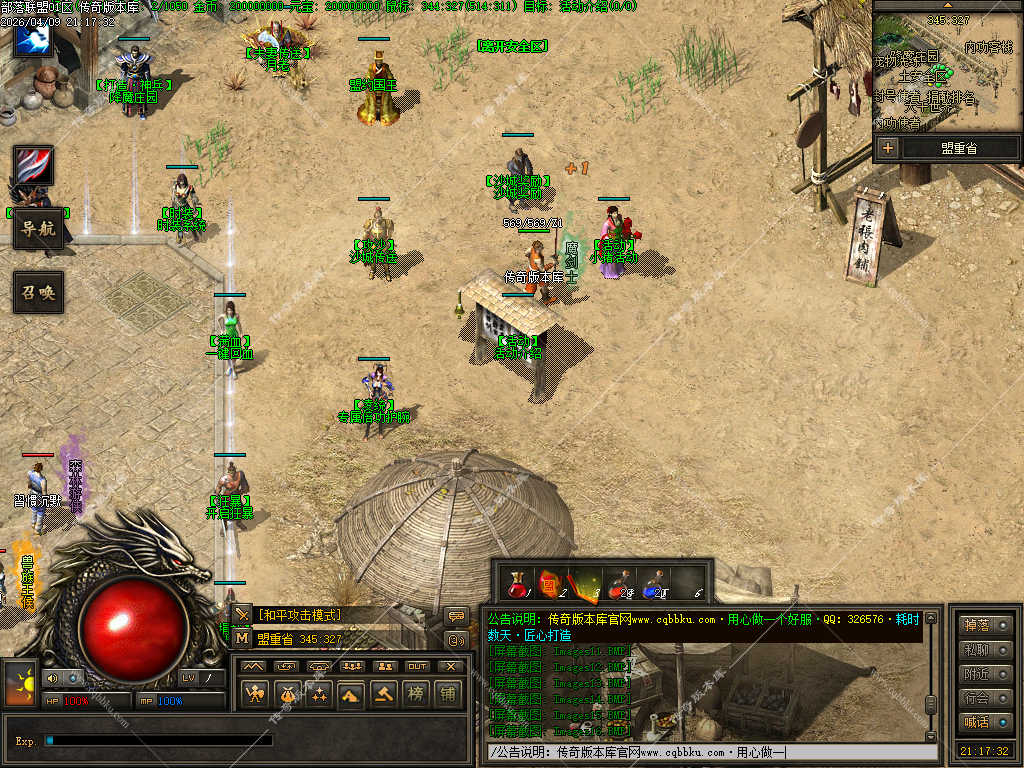
Task: Click the OUT logout button
Action: (417, 666)
